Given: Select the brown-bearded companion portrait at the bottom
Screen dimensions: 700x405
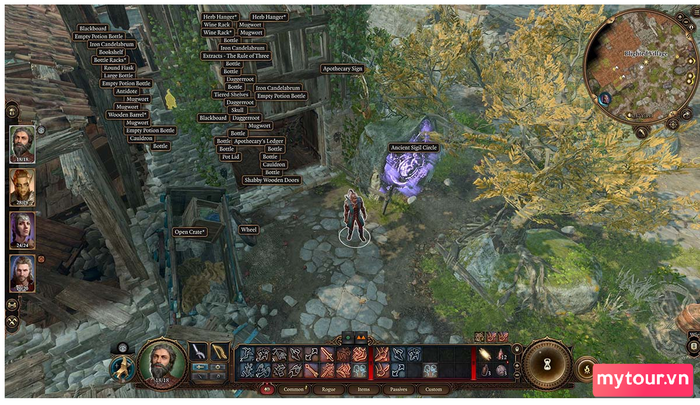Looking at the screenshot, I should click(22, 273).
